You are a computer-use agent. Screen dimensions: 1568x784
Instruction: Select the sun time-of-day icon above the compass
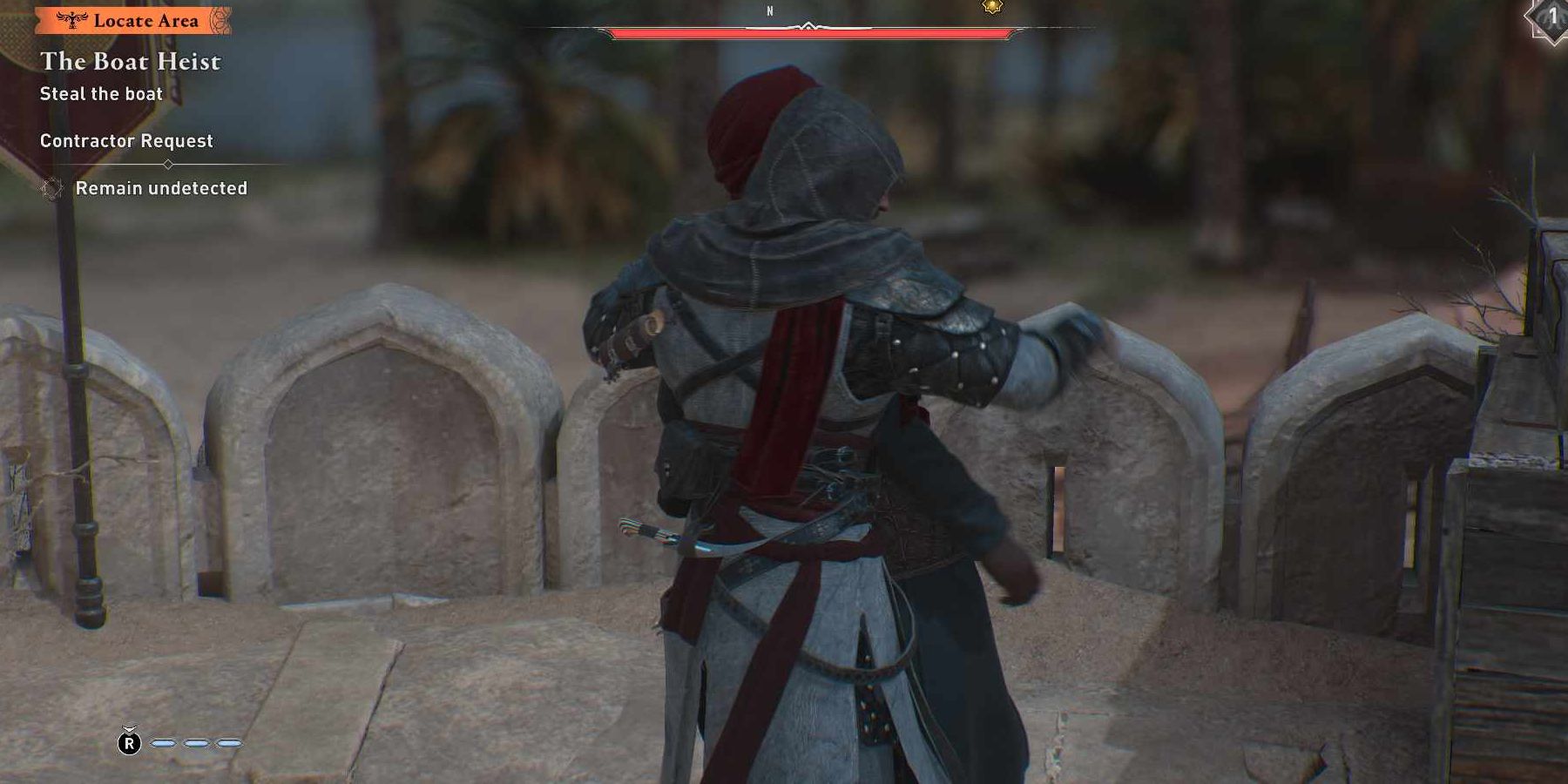click(x=992, y=7)
